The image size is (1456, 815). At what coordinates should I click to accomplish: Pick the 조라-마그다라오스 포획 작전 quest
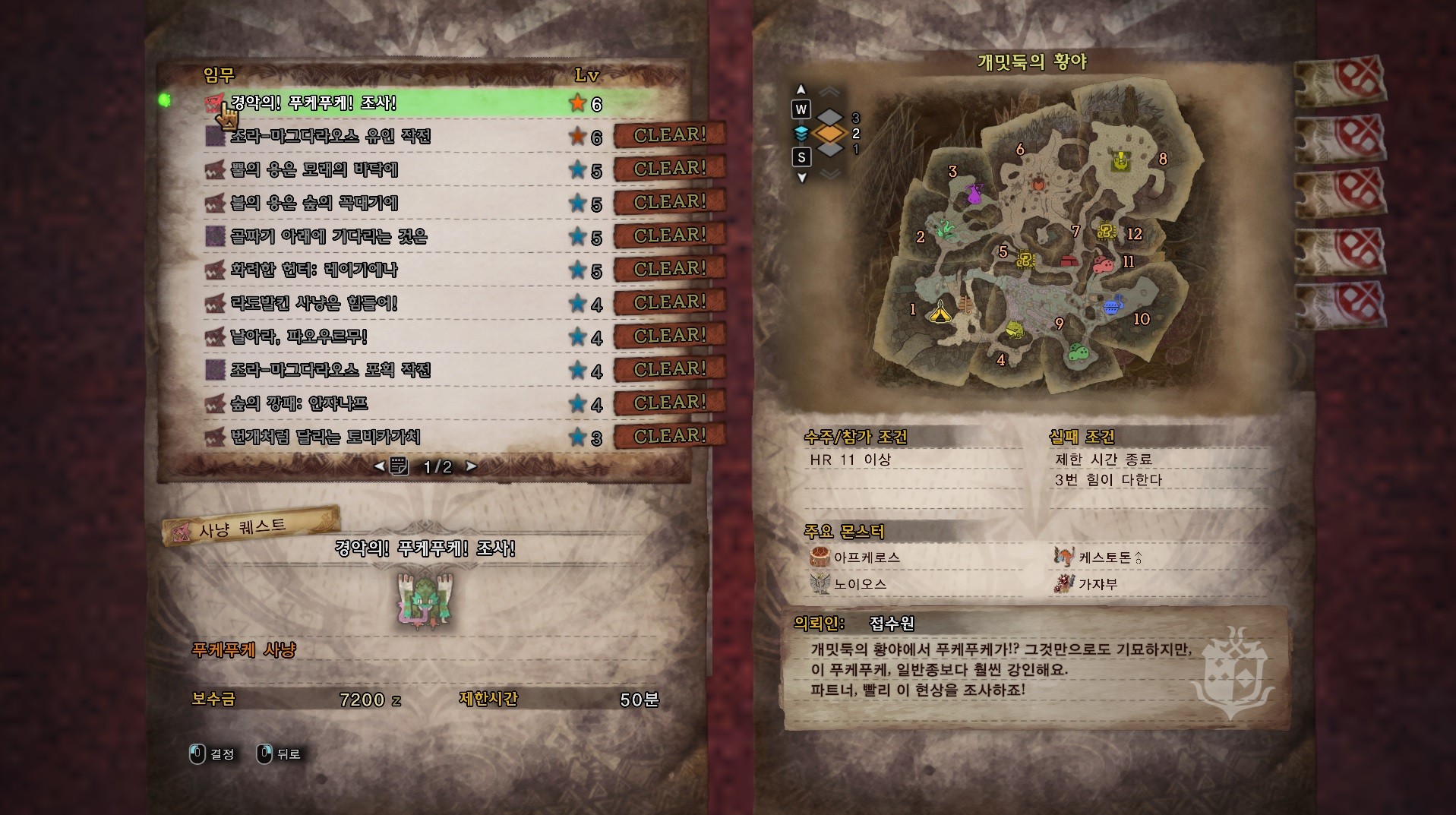click(x=330, y=370)
